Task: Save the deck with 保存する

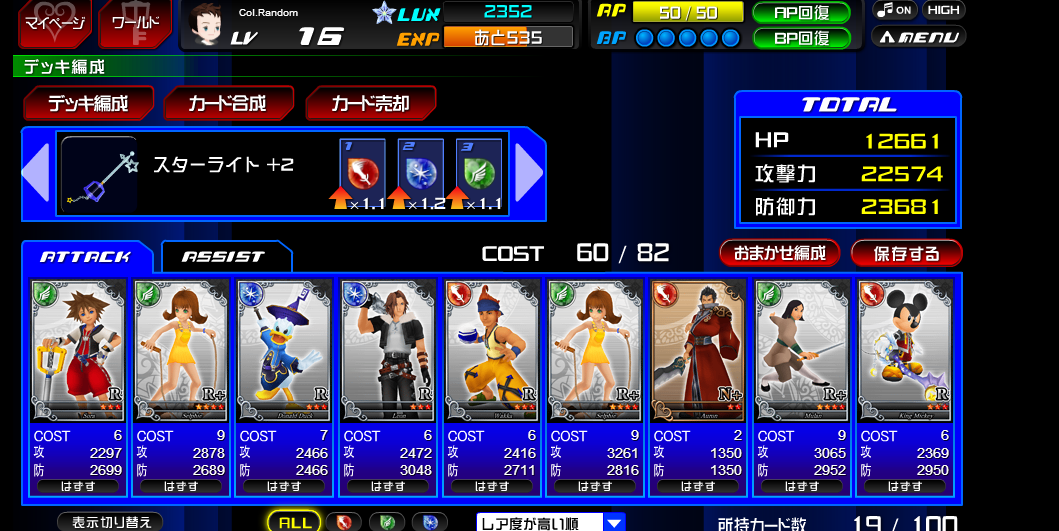Action: [x=906, y=253]
